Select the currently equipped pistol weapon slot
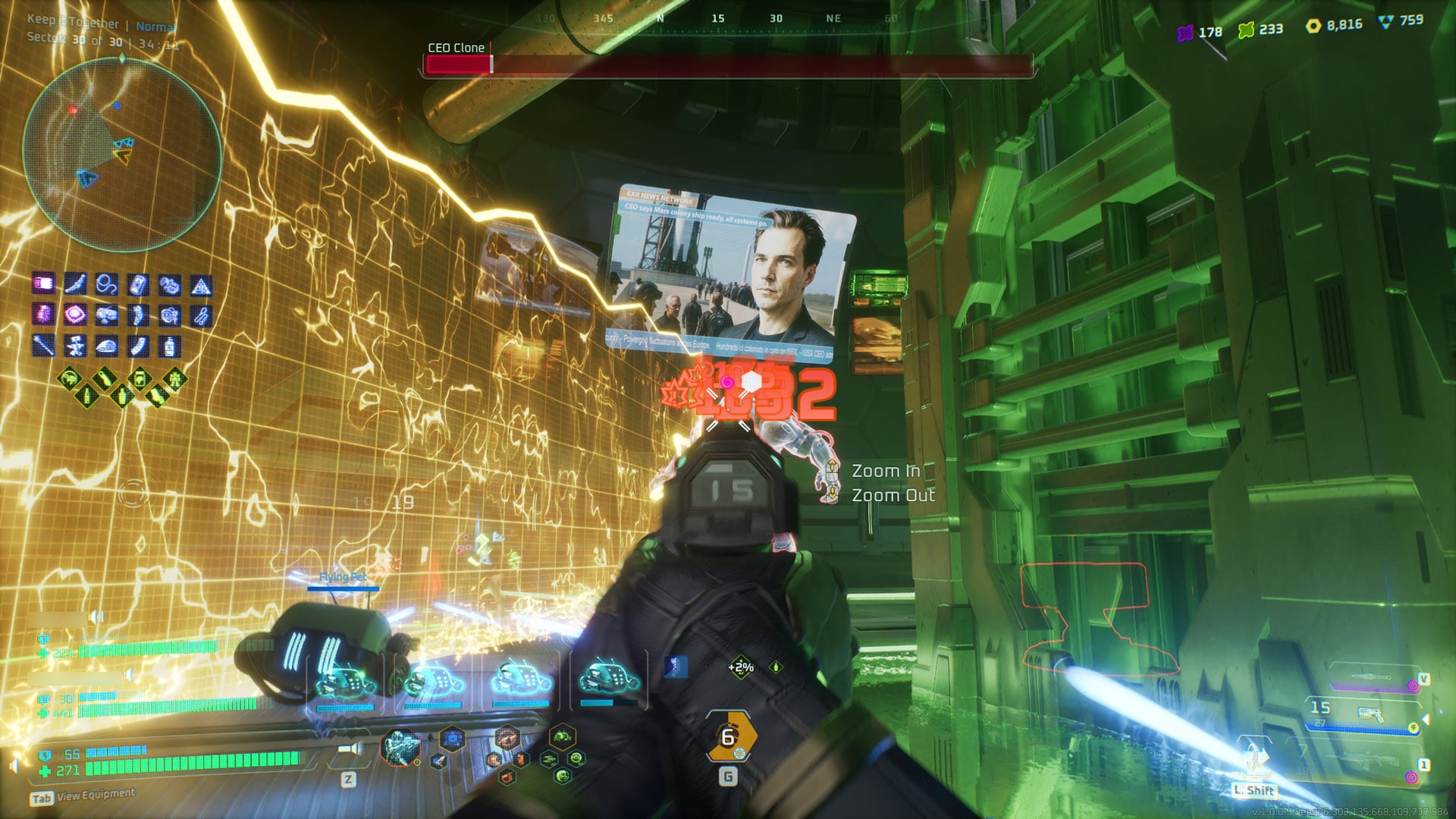This screenshot has width=1456, height=819. tap(1365, 714)
